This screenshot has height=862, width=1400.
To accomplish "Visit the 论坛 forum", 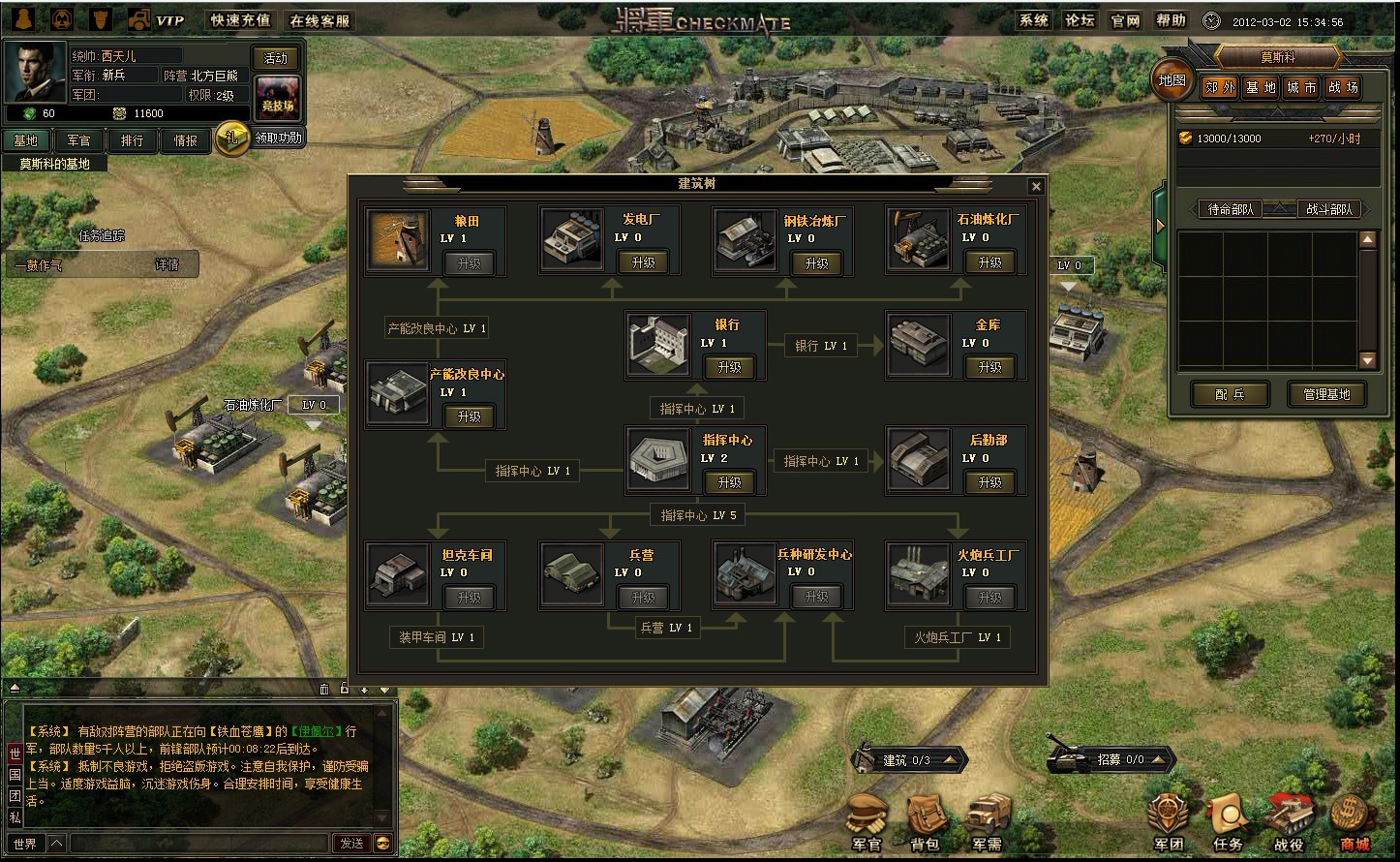I will 1079,20.
